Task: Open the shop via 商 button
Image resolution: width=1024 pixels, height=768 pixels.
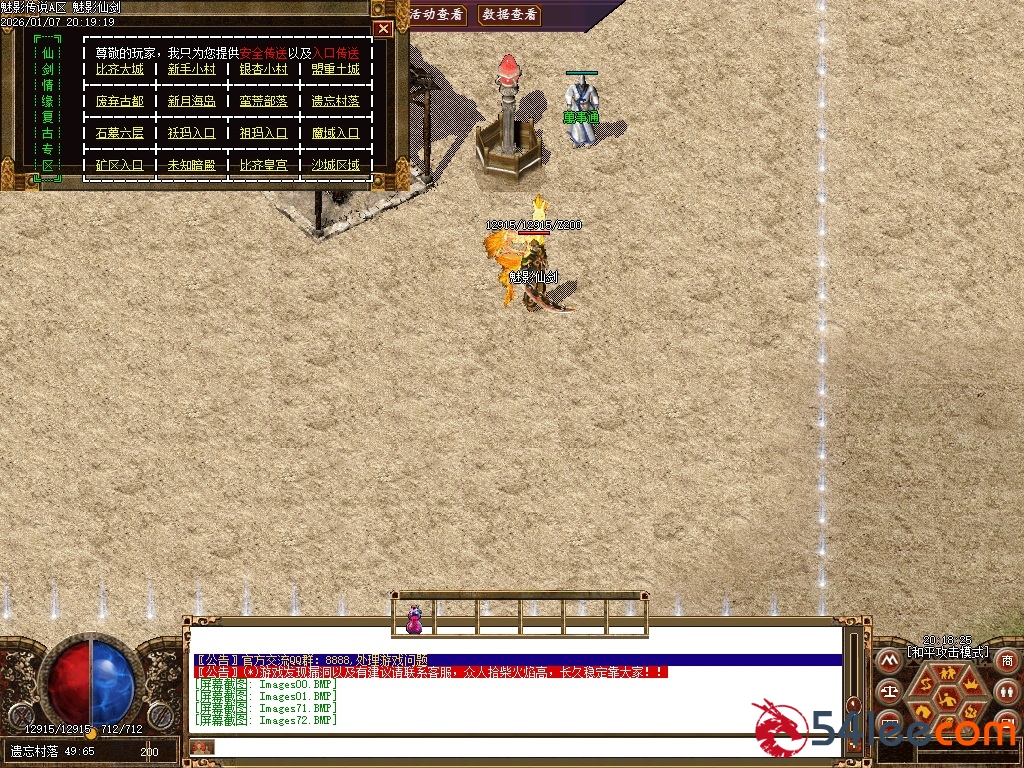Action: 1007,661
